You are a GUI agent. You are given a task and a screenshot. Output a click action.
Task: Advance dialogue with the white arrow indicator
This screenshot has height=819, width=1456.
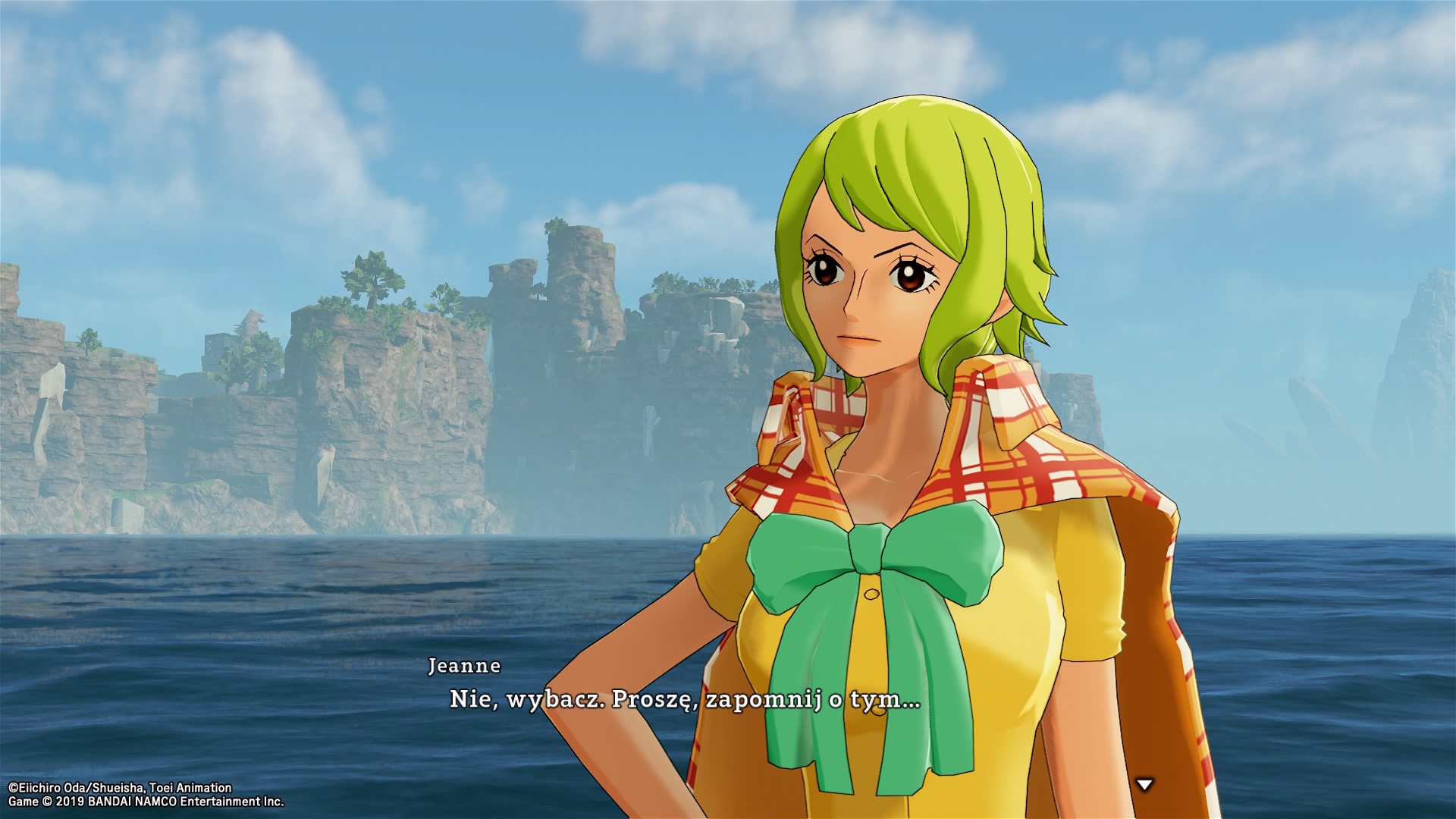[1144, 785]
